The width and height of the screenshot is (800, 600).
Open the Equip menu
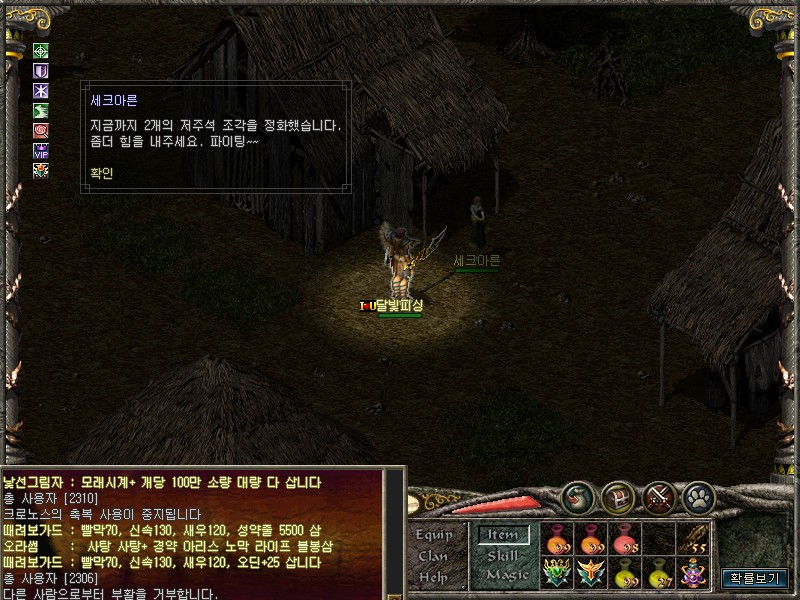pyautogui.click(x=434, y=535)
